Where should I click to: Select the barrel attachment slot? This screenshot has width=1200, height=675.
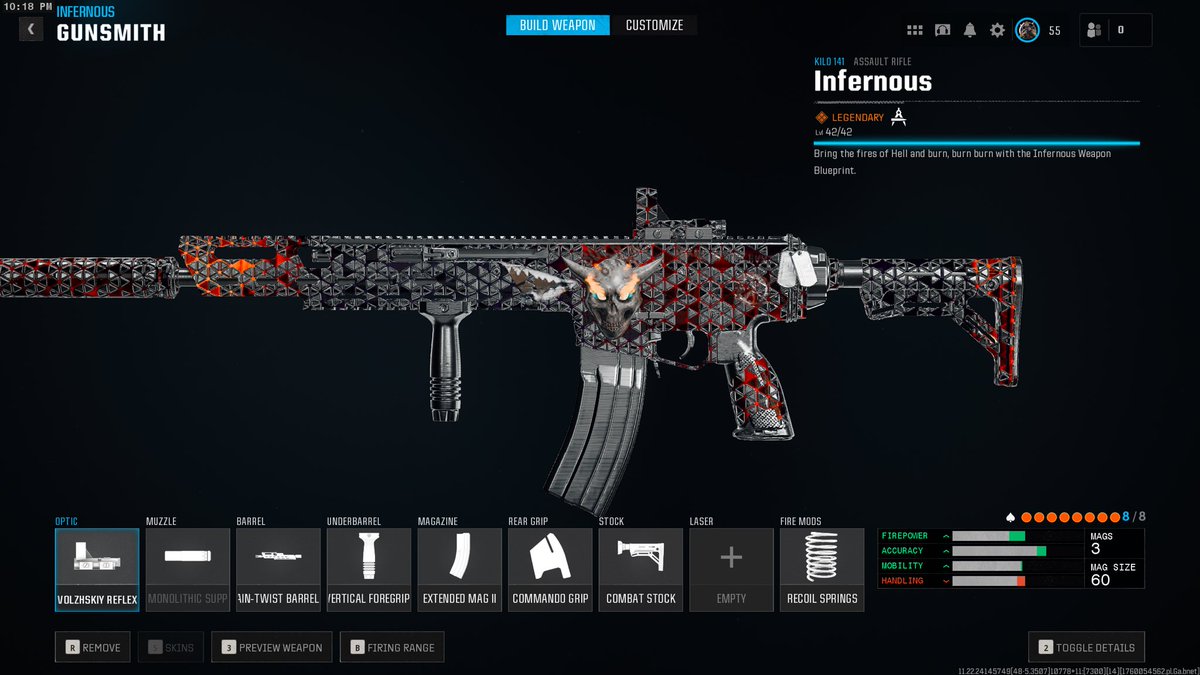click(x=278, y=569)
